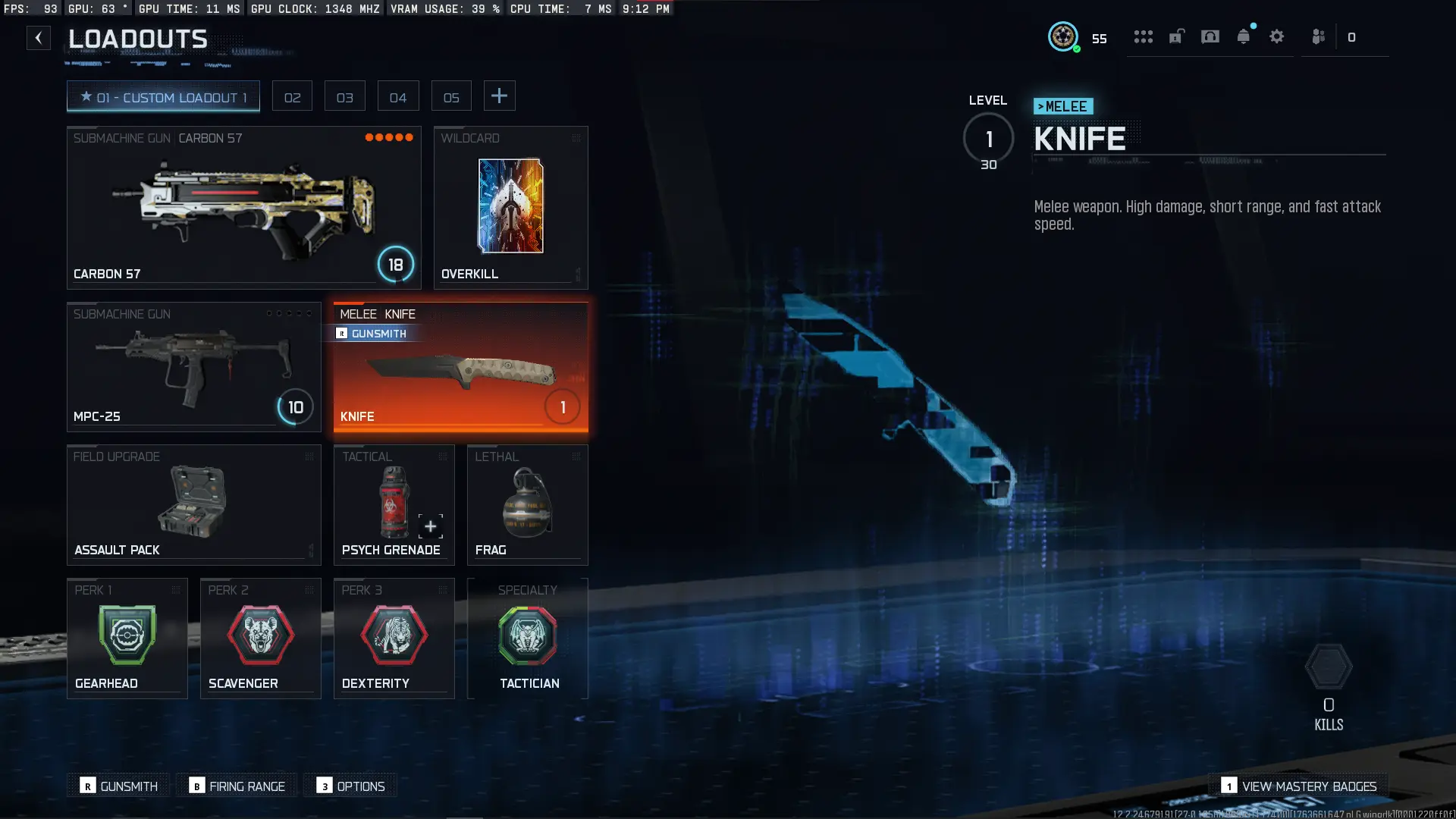Image resolution: width=1456 pixels, height=819 pixels.
Task: Click the unlocks padlock icon
Action: click(x=1175, y=37)
